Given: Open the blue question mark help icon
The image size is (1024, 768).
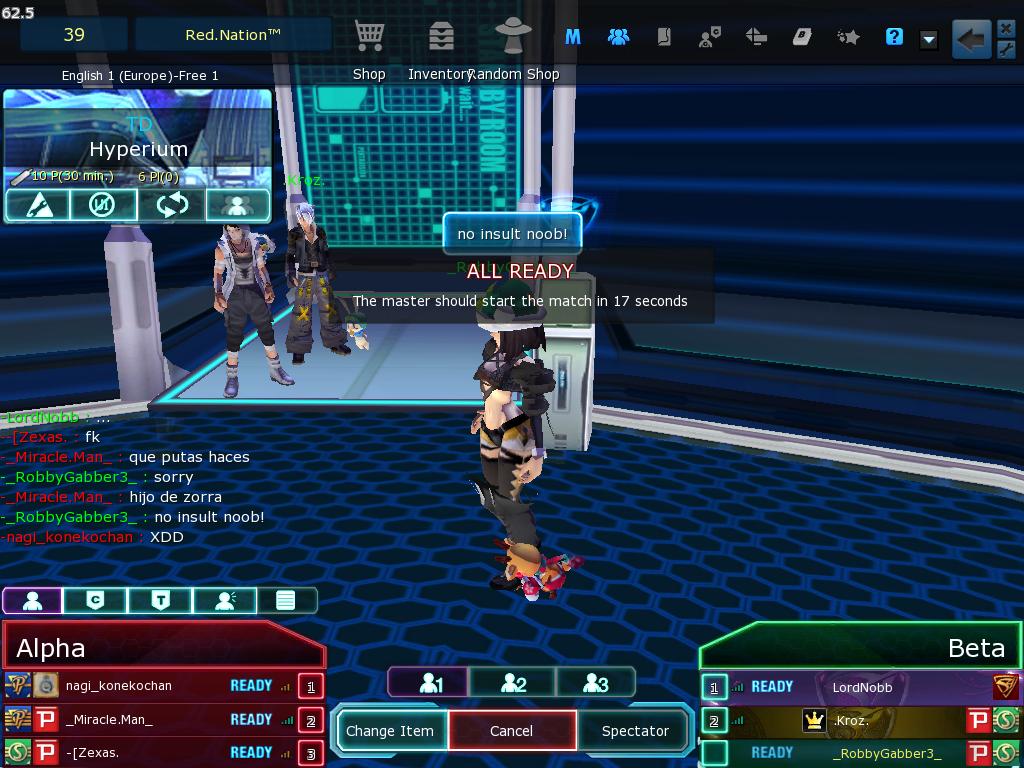Looking at the screenshot, I should click(x=894, y=37).
